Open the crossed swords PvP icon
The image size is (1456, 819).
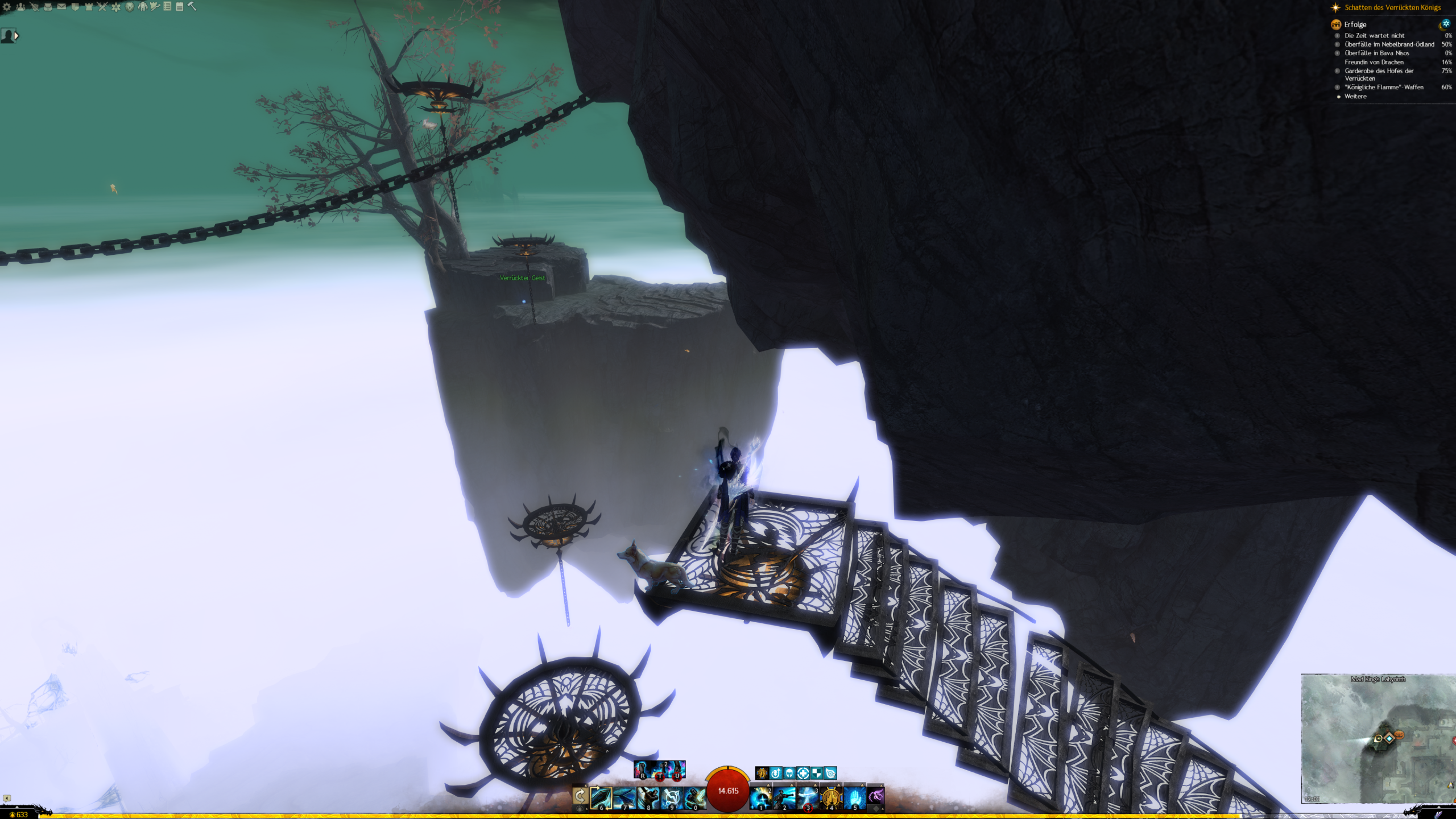tap(102, 7)
